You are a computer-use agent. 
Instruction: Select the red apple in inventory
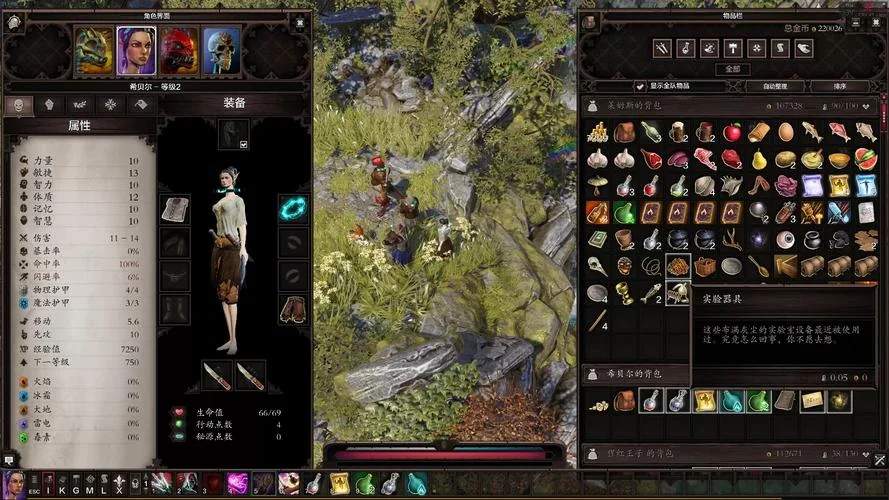click(x=733, y=132)
